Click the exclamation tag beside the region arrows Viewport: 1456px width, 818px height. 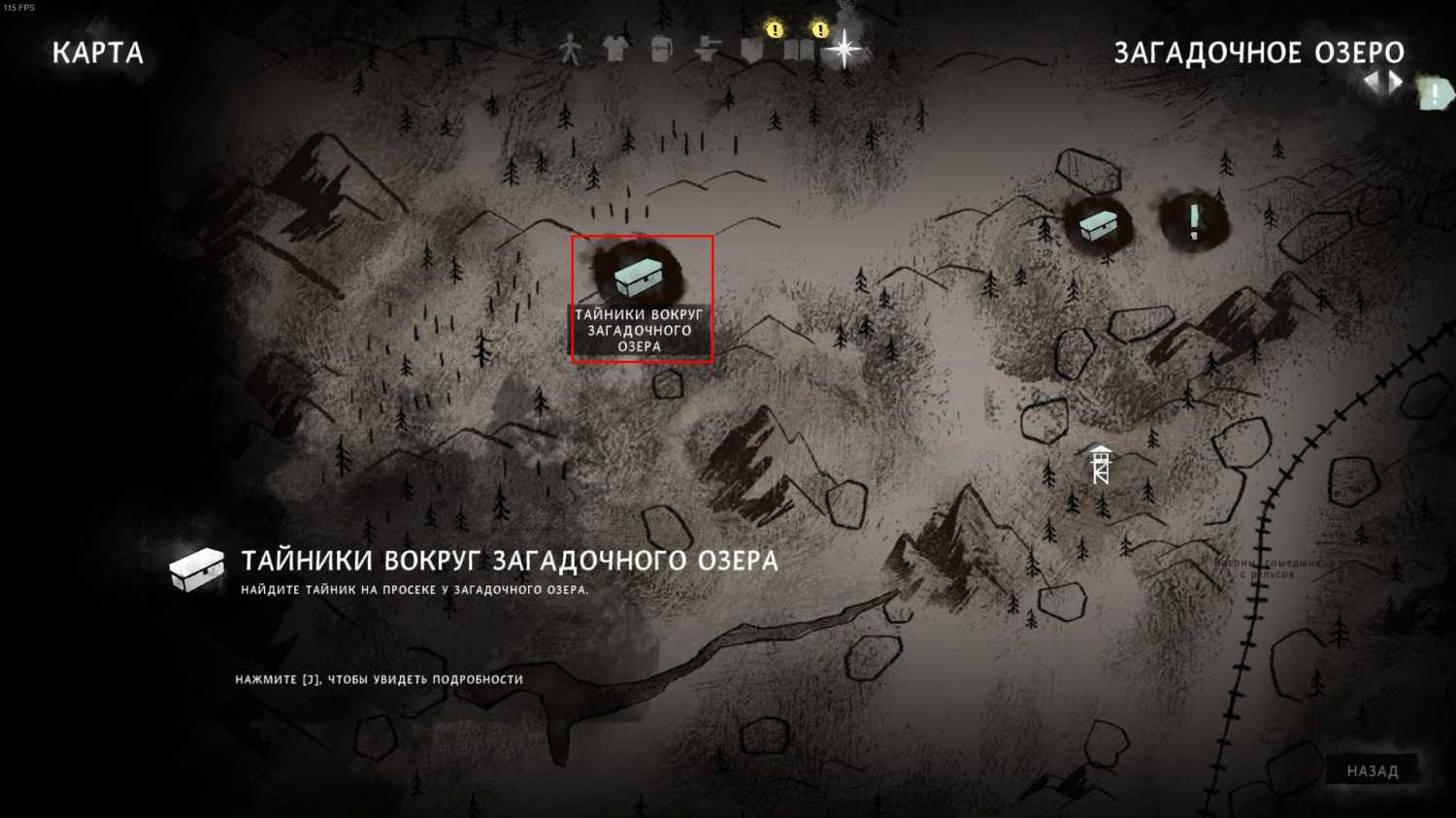coord(1435,94)
